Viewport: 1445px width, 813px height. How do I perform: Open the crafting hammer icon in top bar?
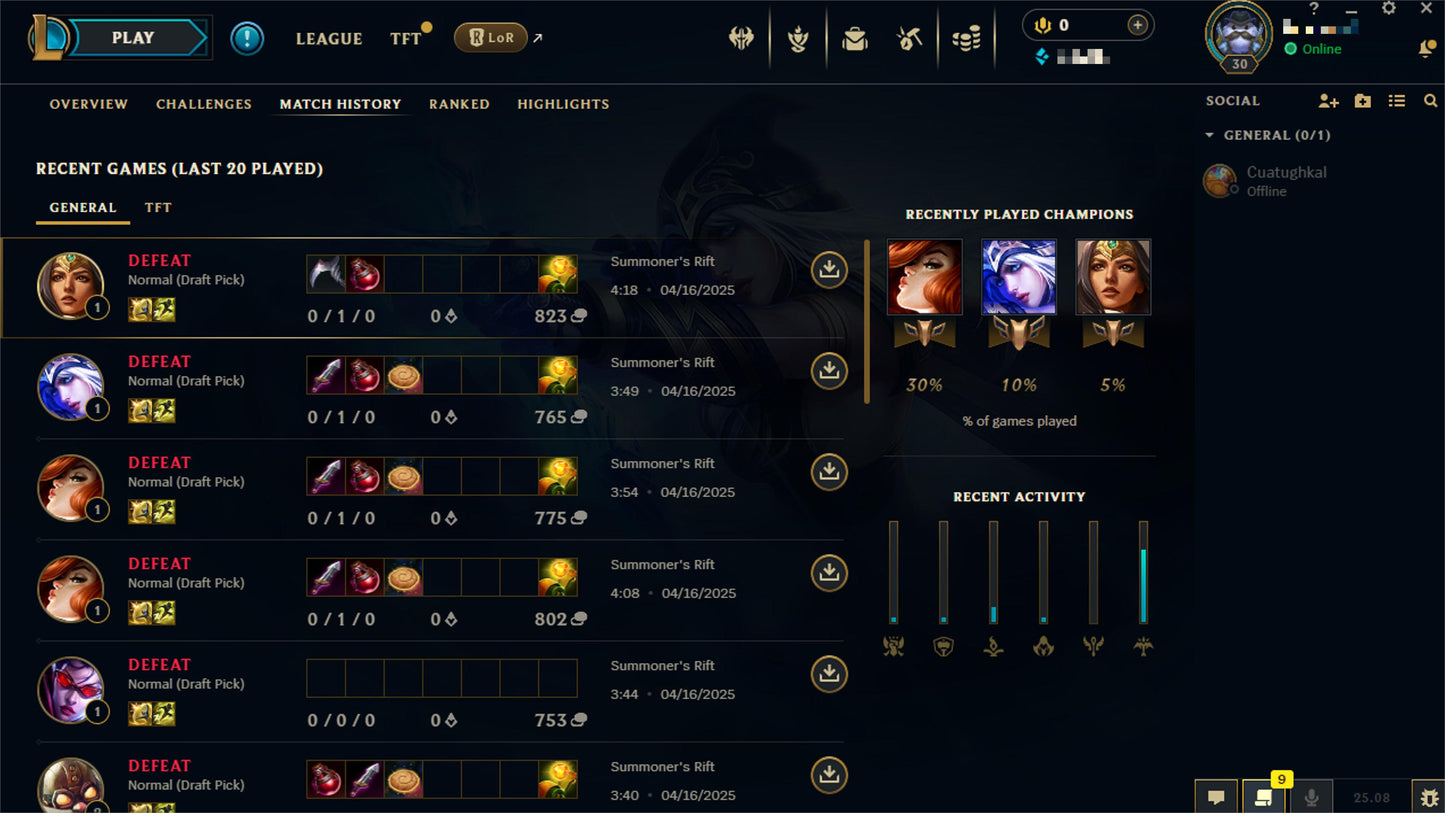point(911,37)
